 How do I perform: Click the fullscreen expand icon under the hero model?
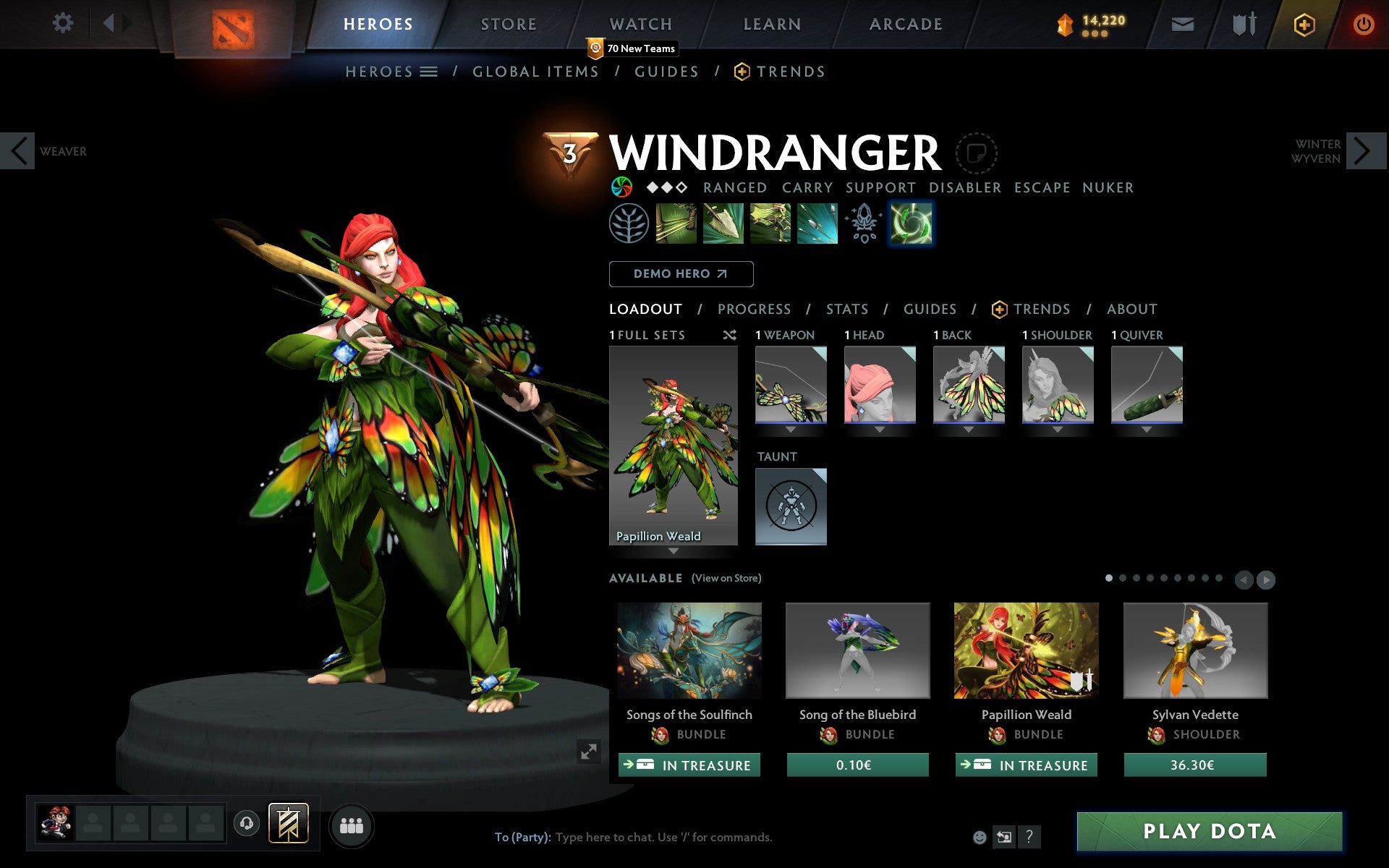point(587,752)
